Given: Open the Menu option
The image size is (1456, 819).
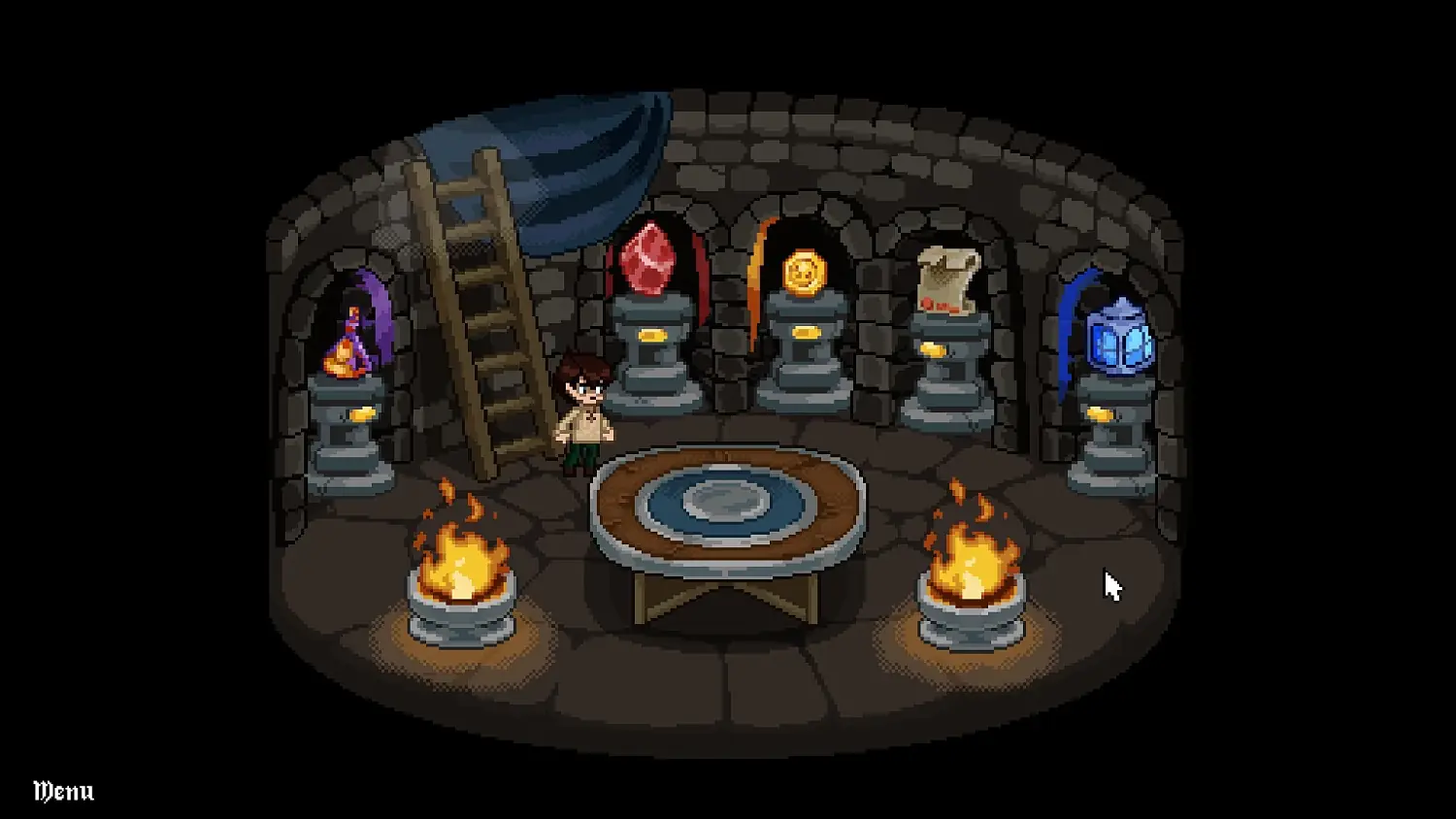Looking at the screenshot, I should coord(61,791).
